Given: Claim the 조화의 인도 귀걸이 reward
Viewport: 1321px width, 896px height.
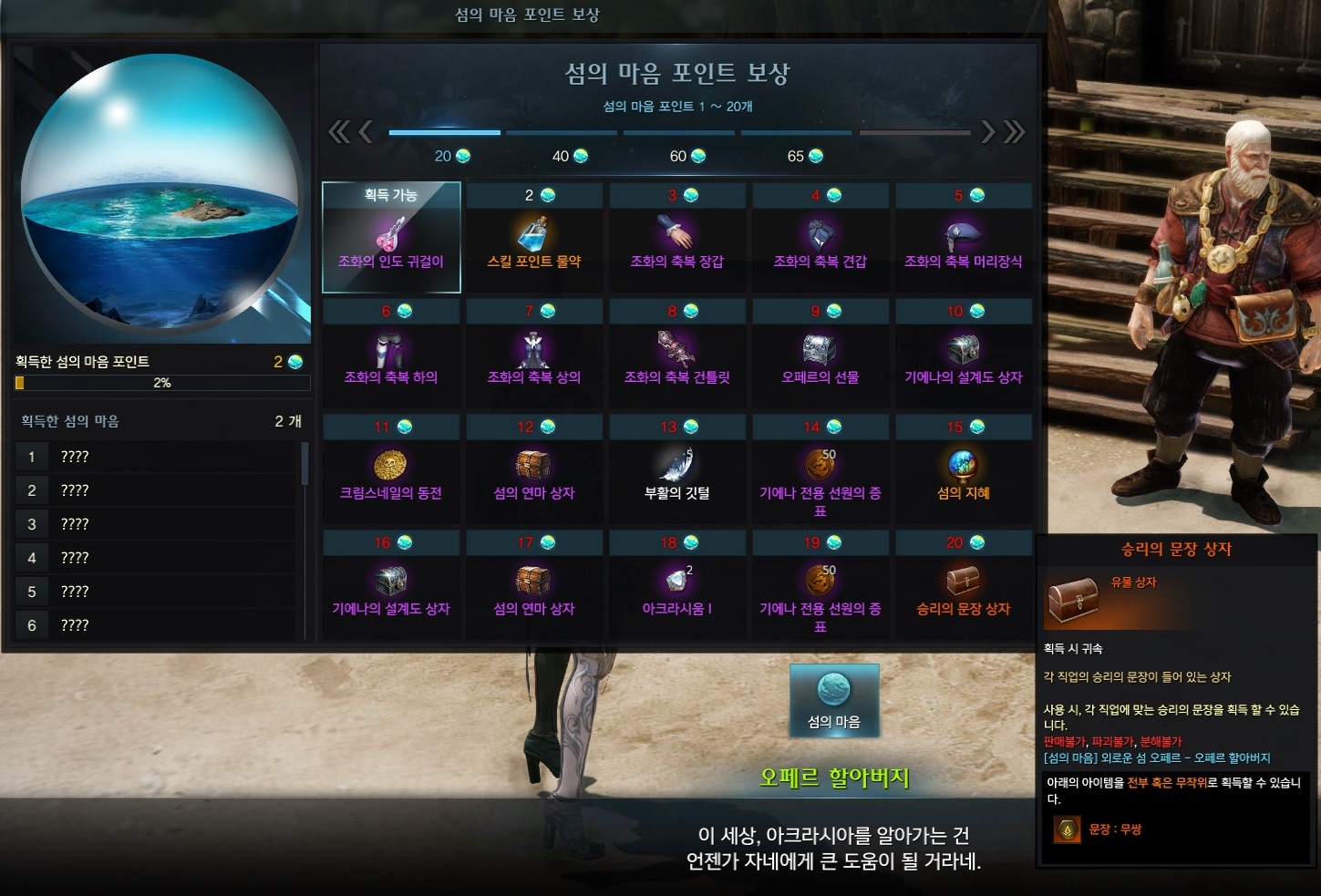Looking at the screenshot, I should [391, 237].
